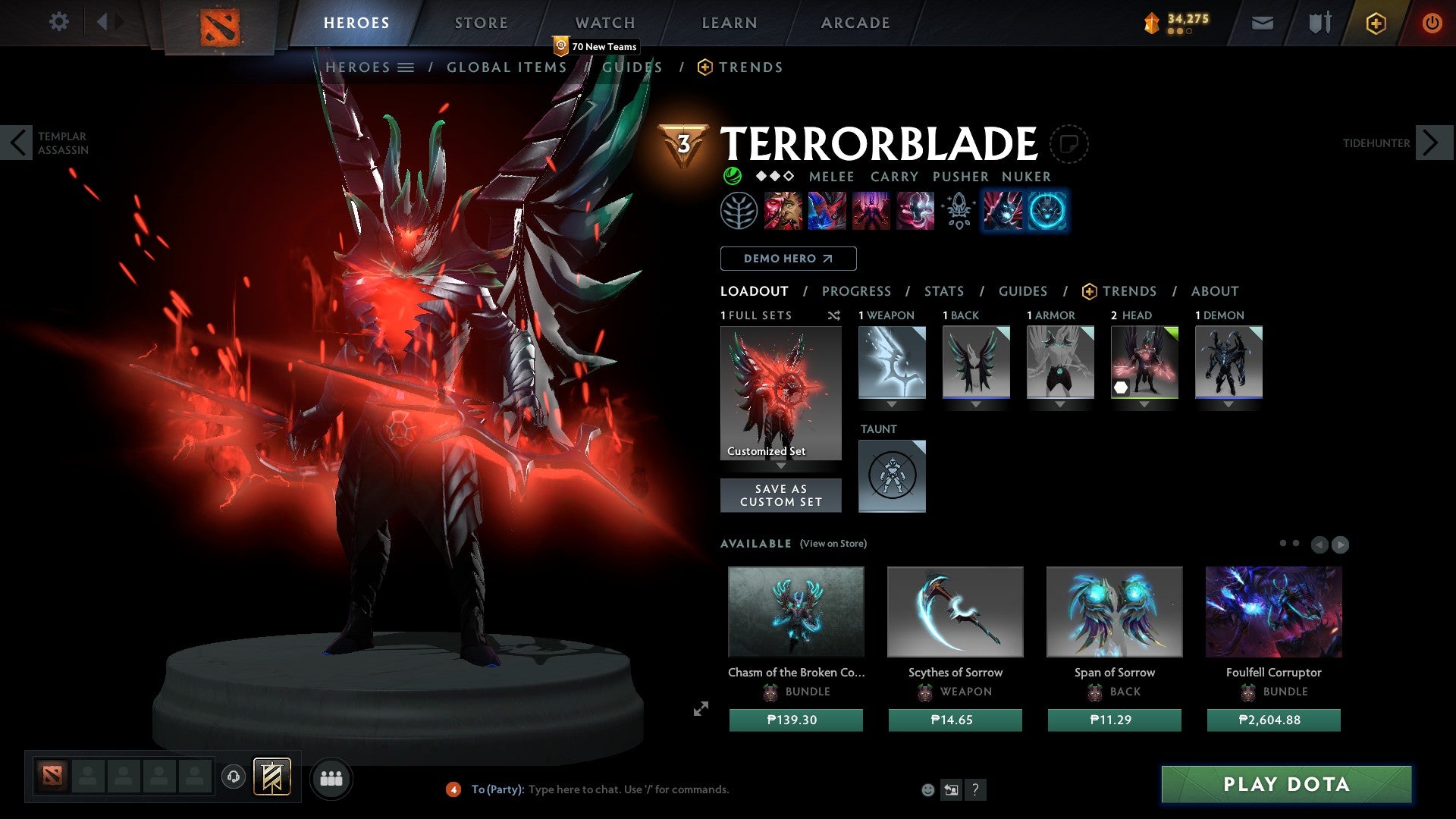Open the Watch menu in top navigation

point(604,23)
